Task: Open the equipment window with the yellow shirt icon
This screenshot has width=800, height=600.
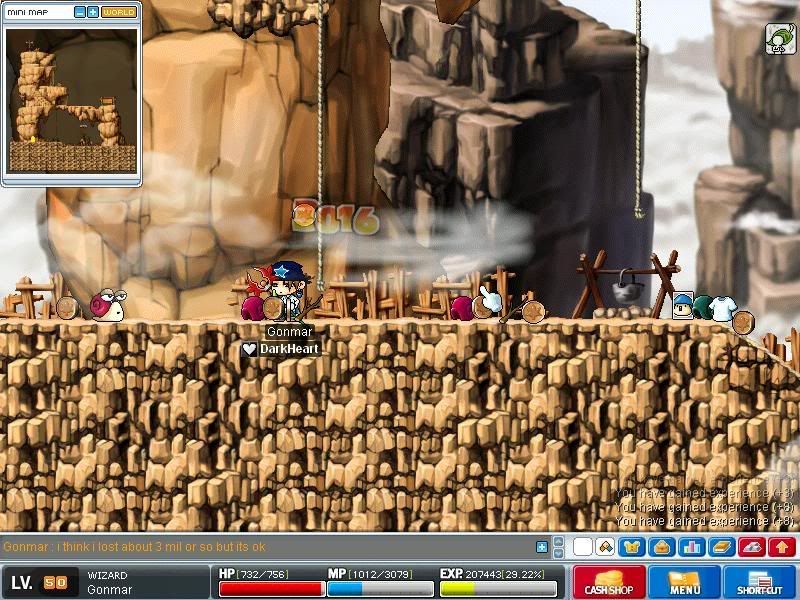Action: (632, 547)
